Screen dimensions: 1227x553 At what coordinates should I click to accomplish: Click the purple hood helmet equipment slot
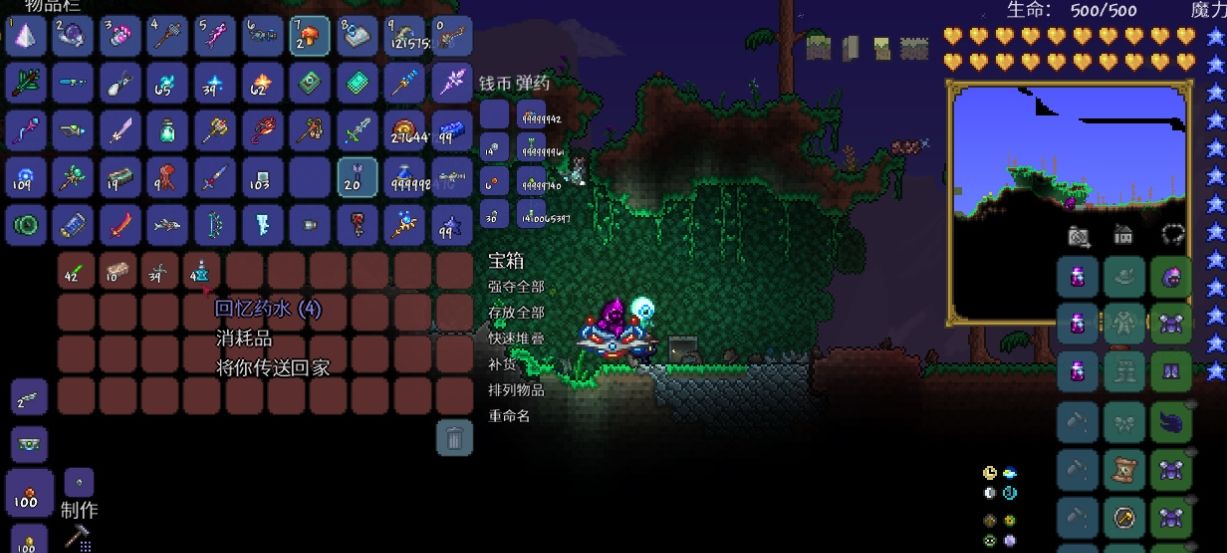point(1171,277)
